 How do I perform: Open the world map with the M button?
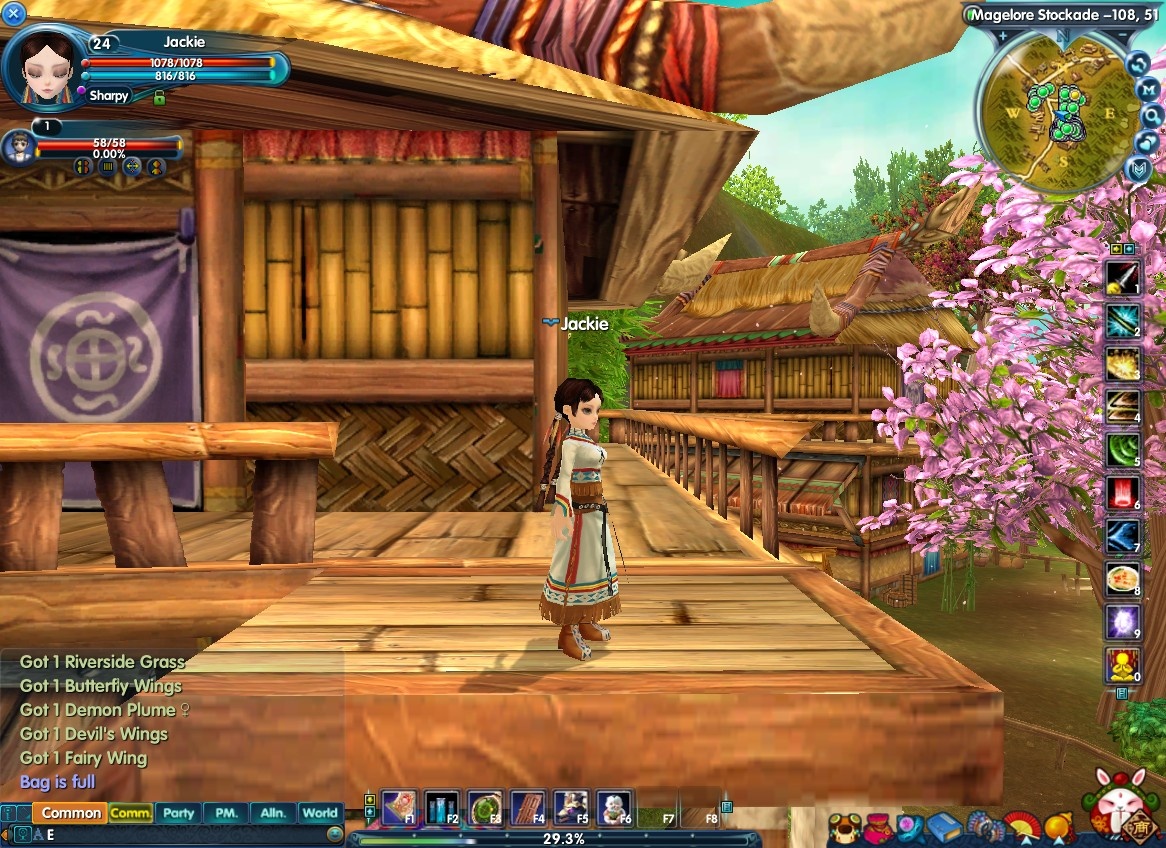click(1149, 89)
